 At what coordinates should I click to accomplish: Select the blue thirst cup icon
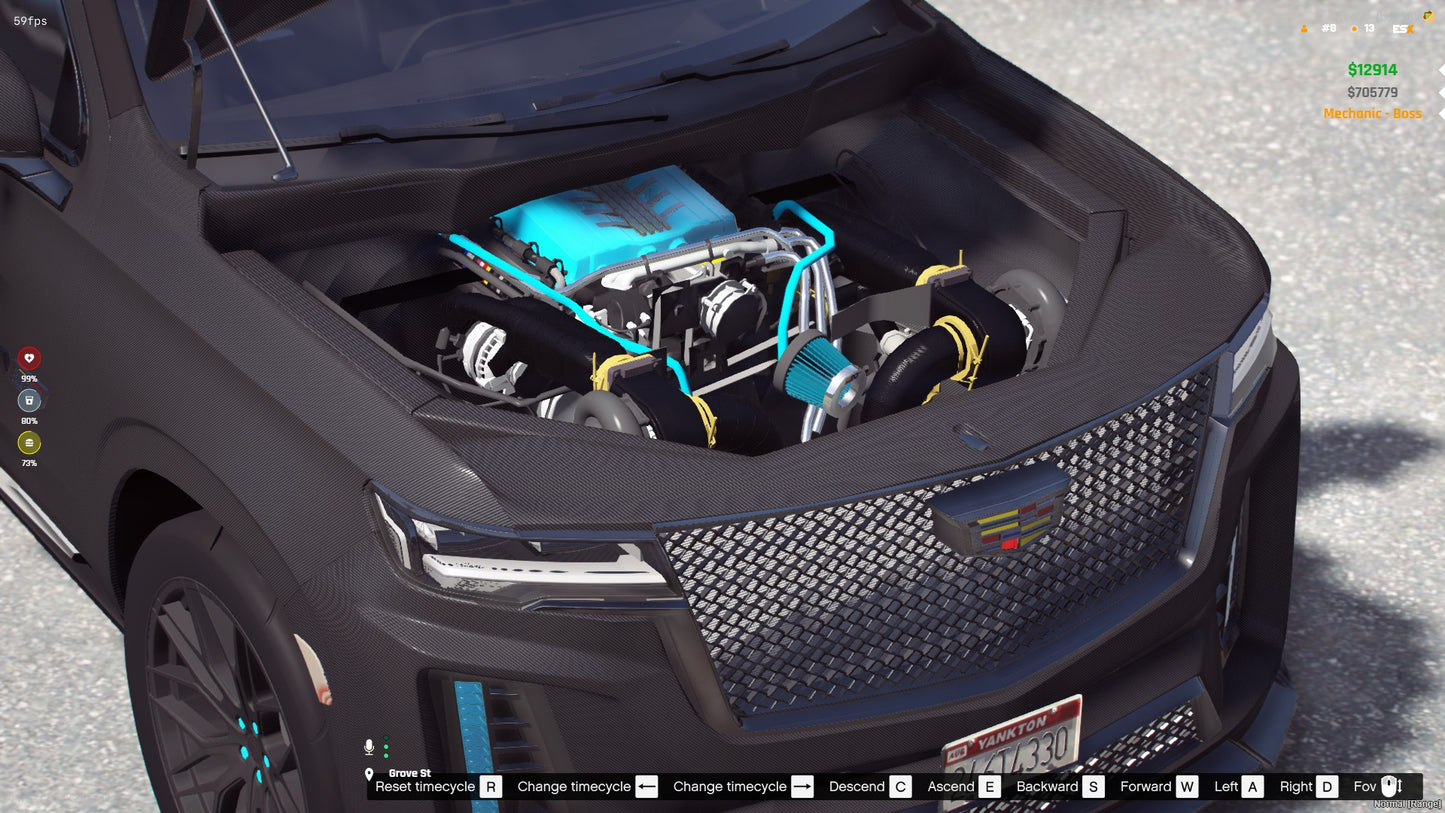(29, 401)
